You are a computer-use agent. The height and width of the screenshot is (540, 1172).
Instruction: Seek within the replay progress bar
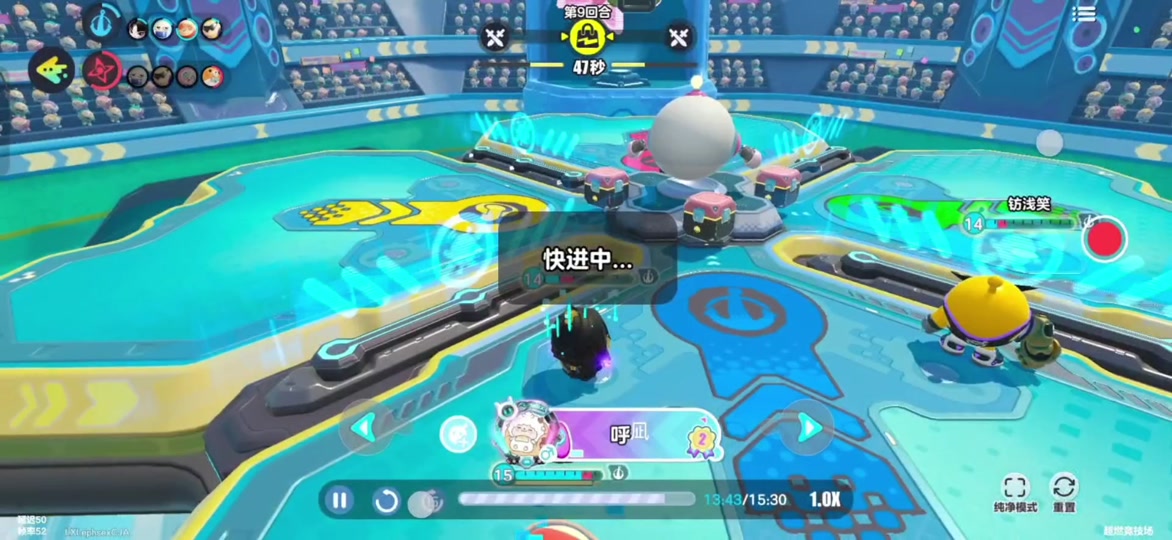coord(575,498)
